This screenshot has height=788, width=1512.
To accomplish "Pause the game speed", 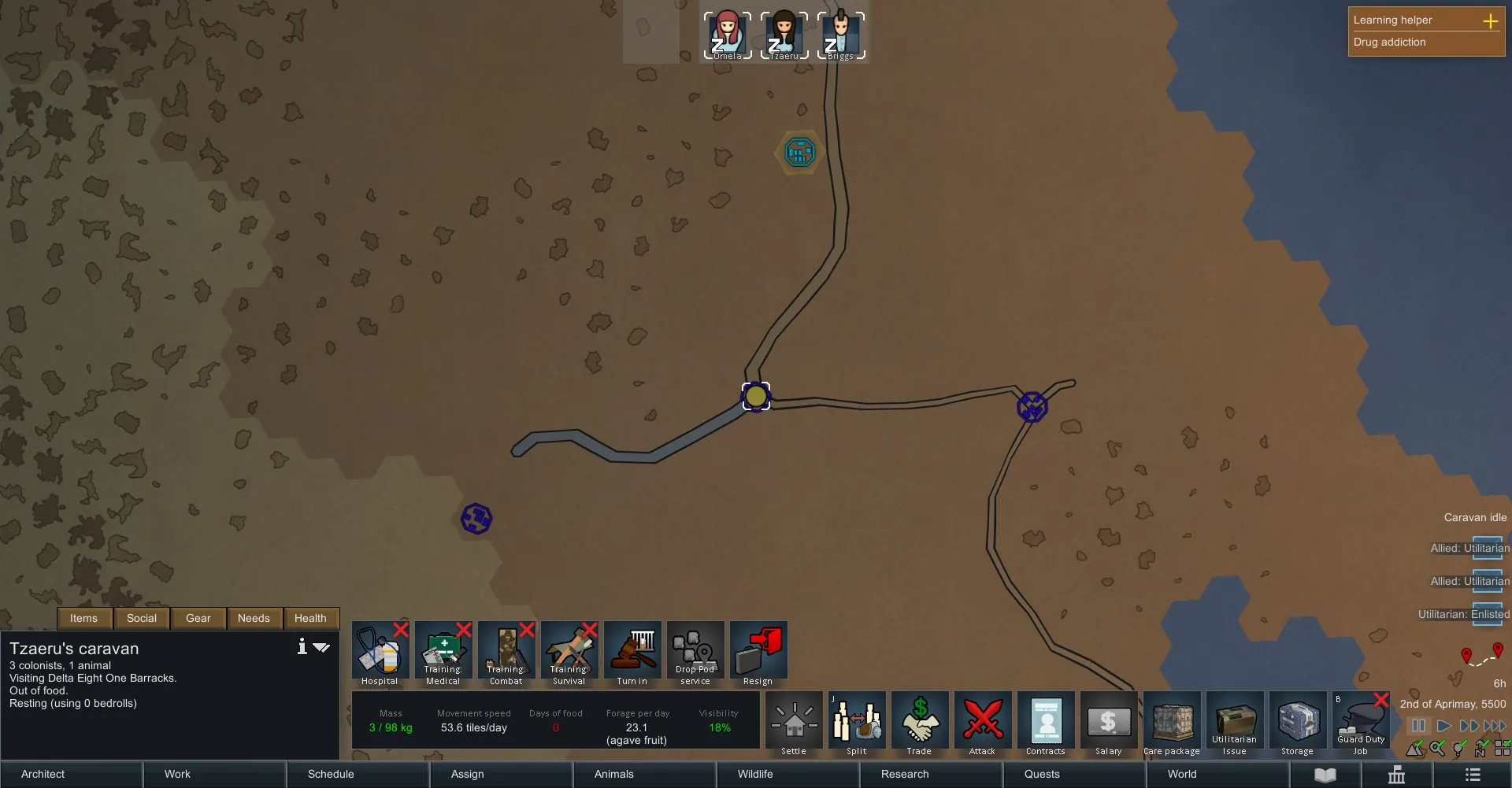I will click(x=1418, y=726).
